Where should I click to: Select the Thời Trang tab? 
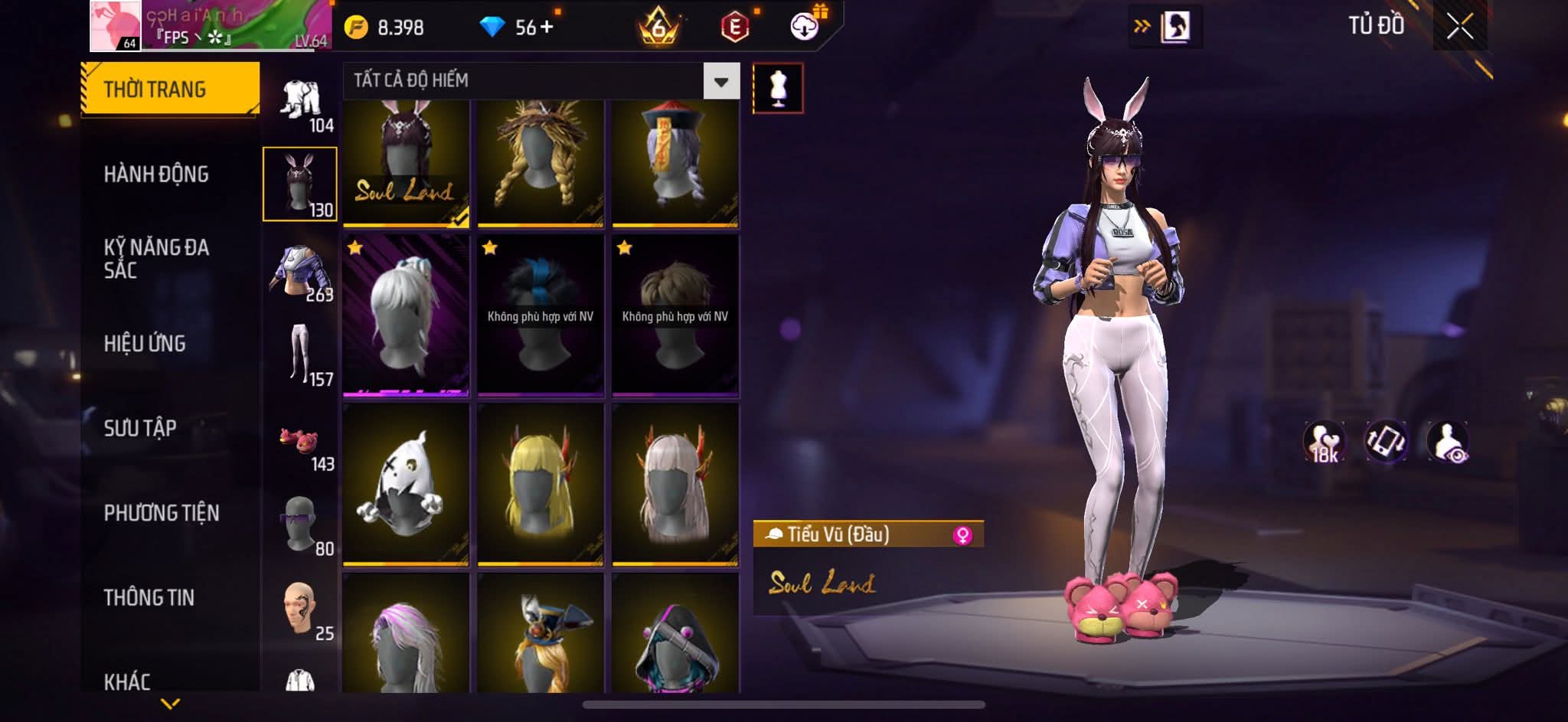170,90
